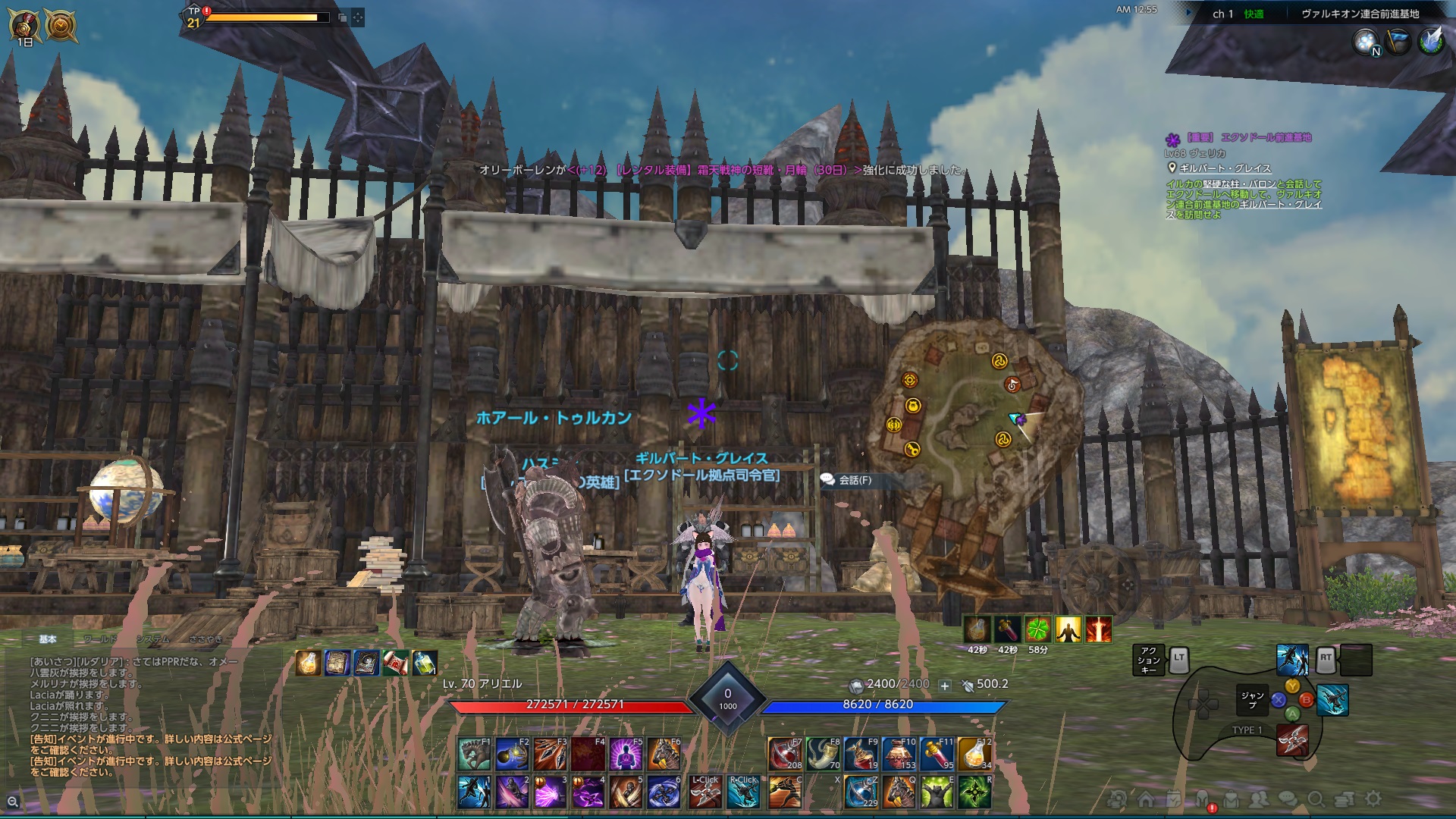Image resolution: width=1456 pixels, height=819 pixels.
Task: Open the calendar daily event icon
Action: coord(1173,798)
